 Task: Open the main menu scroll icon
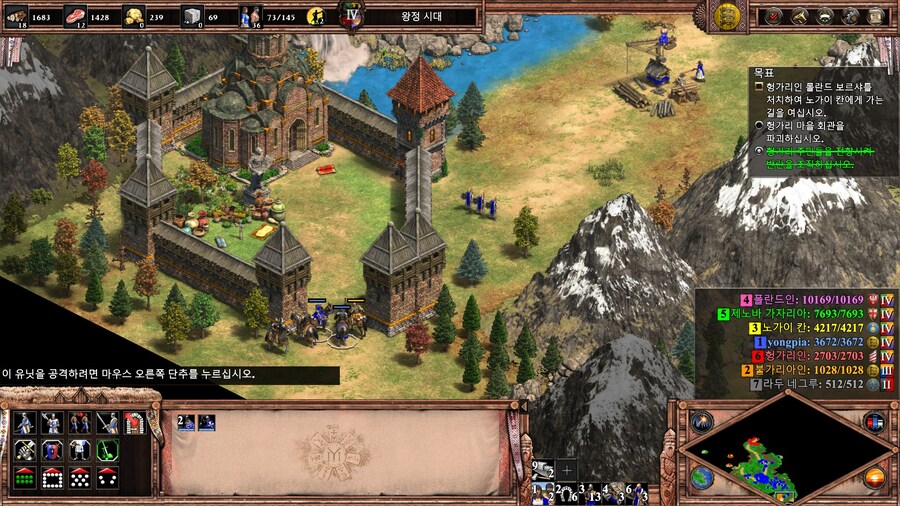(875, 15)
